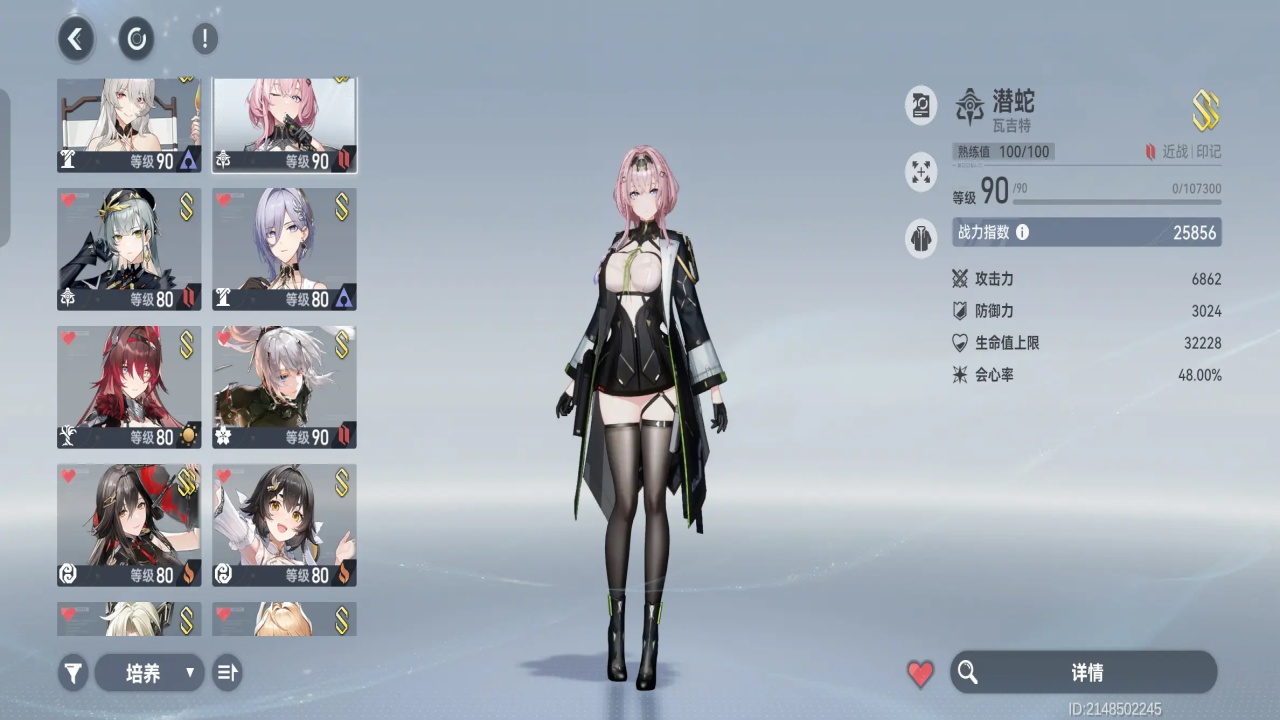The width and height of the screenshot is (1280, 720).
Task: Open the 详情 details button
Action: (x=1084, y=672)
